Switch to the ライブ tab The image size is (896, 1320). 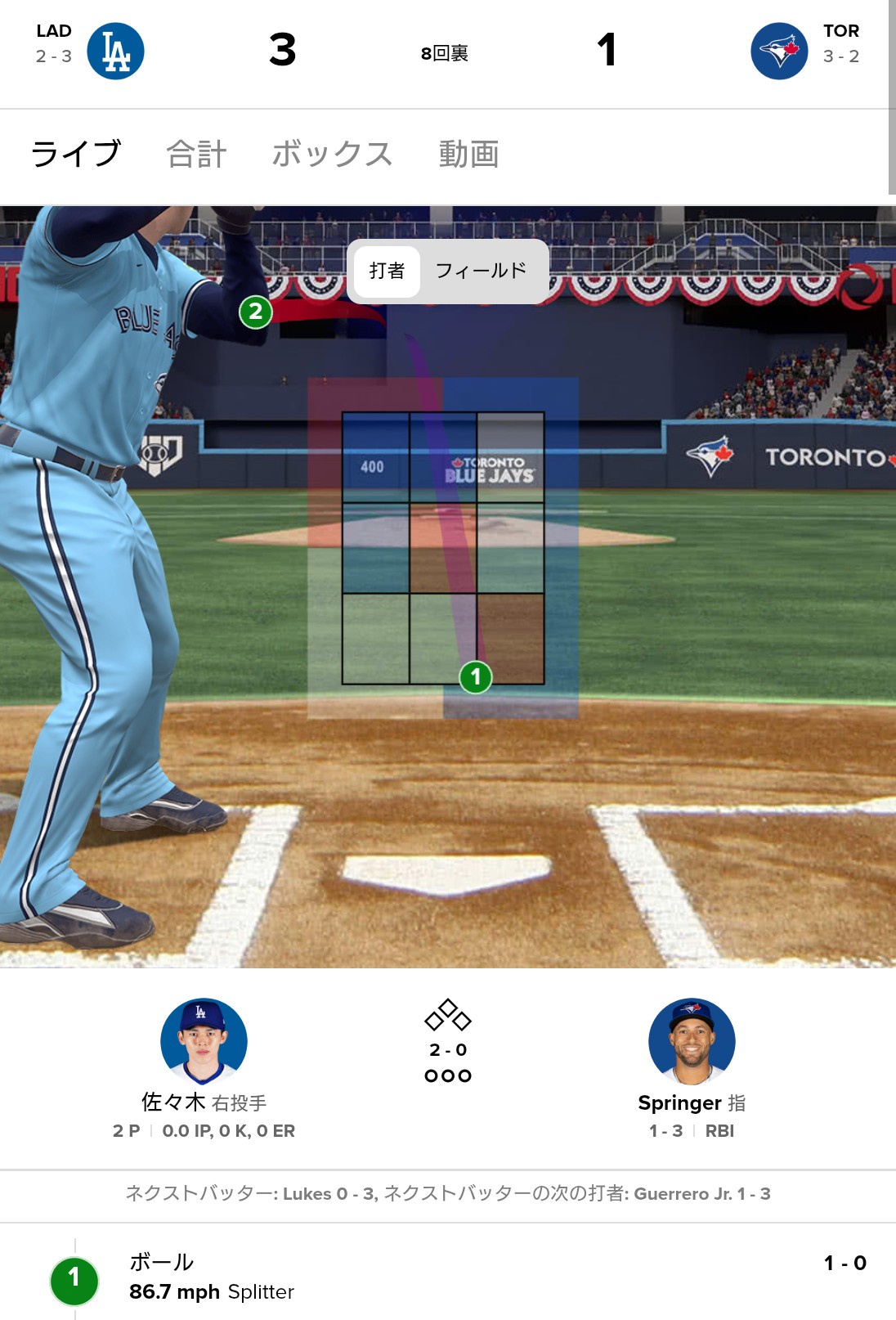click(75, 154)
